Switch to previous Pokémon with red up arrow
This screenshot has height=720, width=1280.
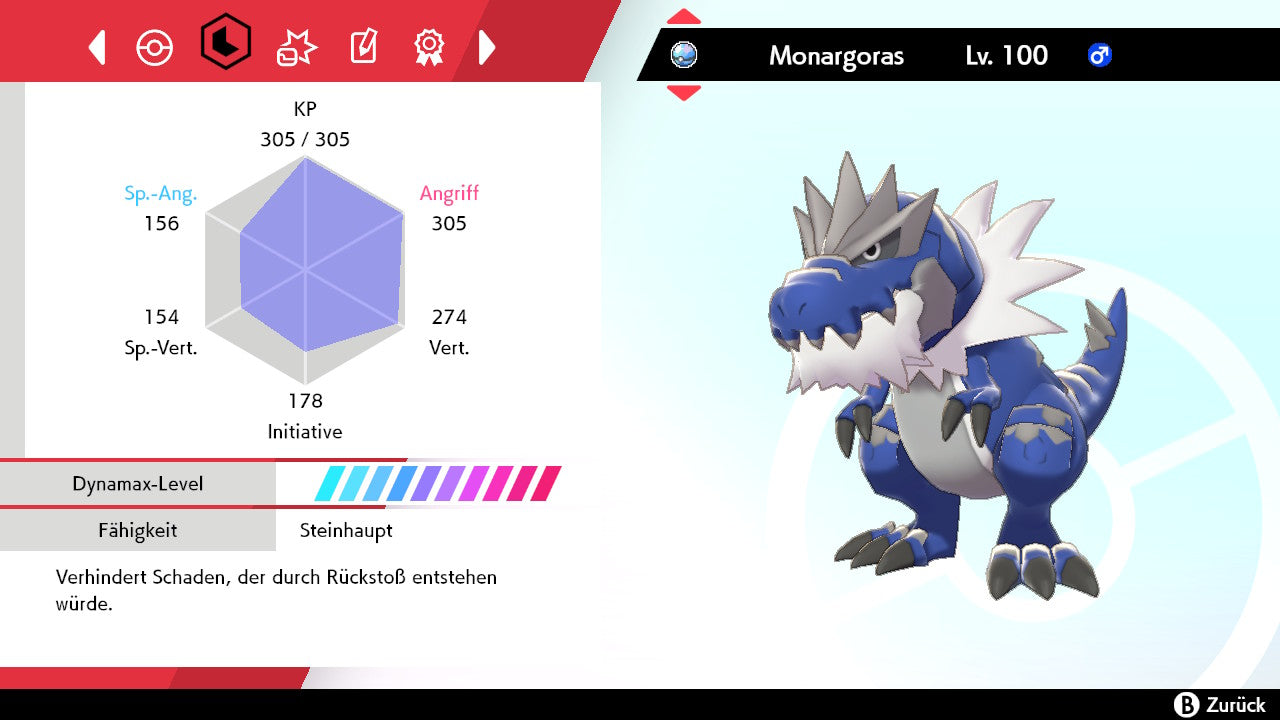coord(684,17)
